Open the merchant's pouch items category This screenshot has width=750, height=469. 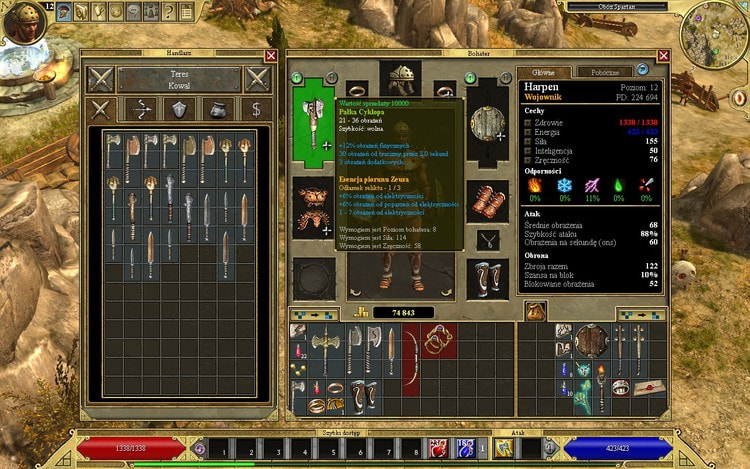(x=219, y=109)
